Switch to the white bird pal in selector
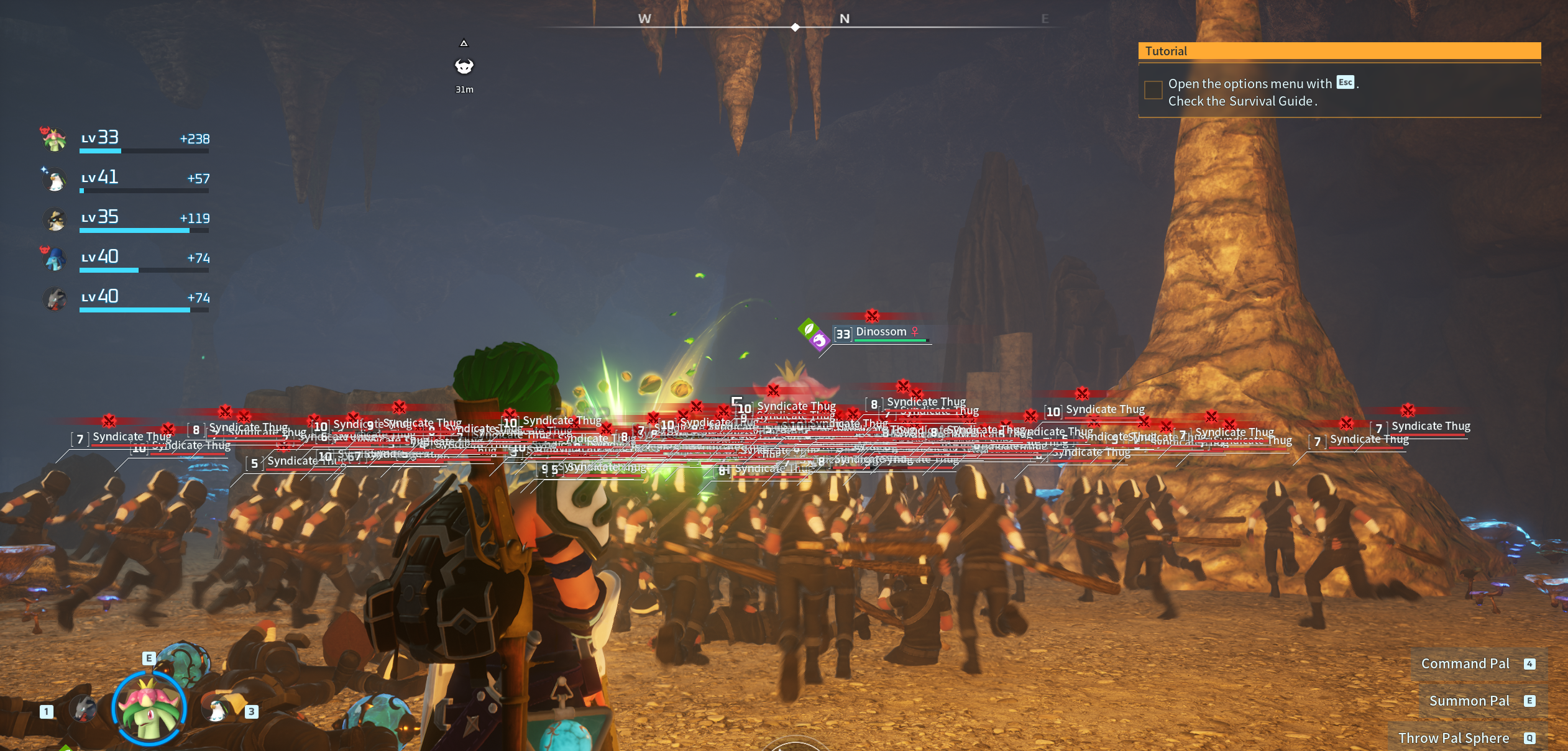This screenshot has height=751, width=1568. pyautogui.click(x=216, y=710)
